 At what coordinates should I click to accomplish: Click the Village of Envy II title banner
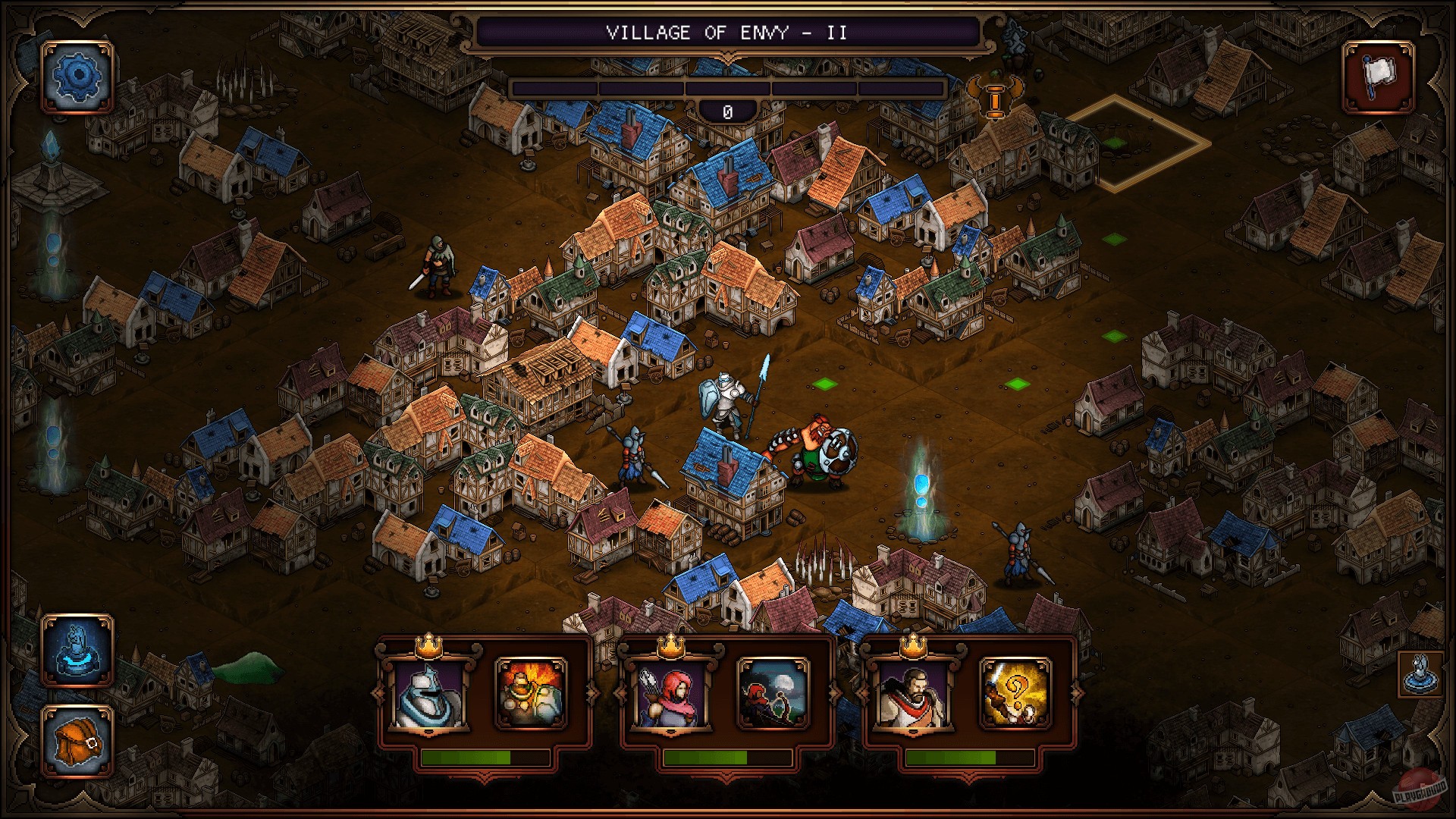click(x=726, y=33)
